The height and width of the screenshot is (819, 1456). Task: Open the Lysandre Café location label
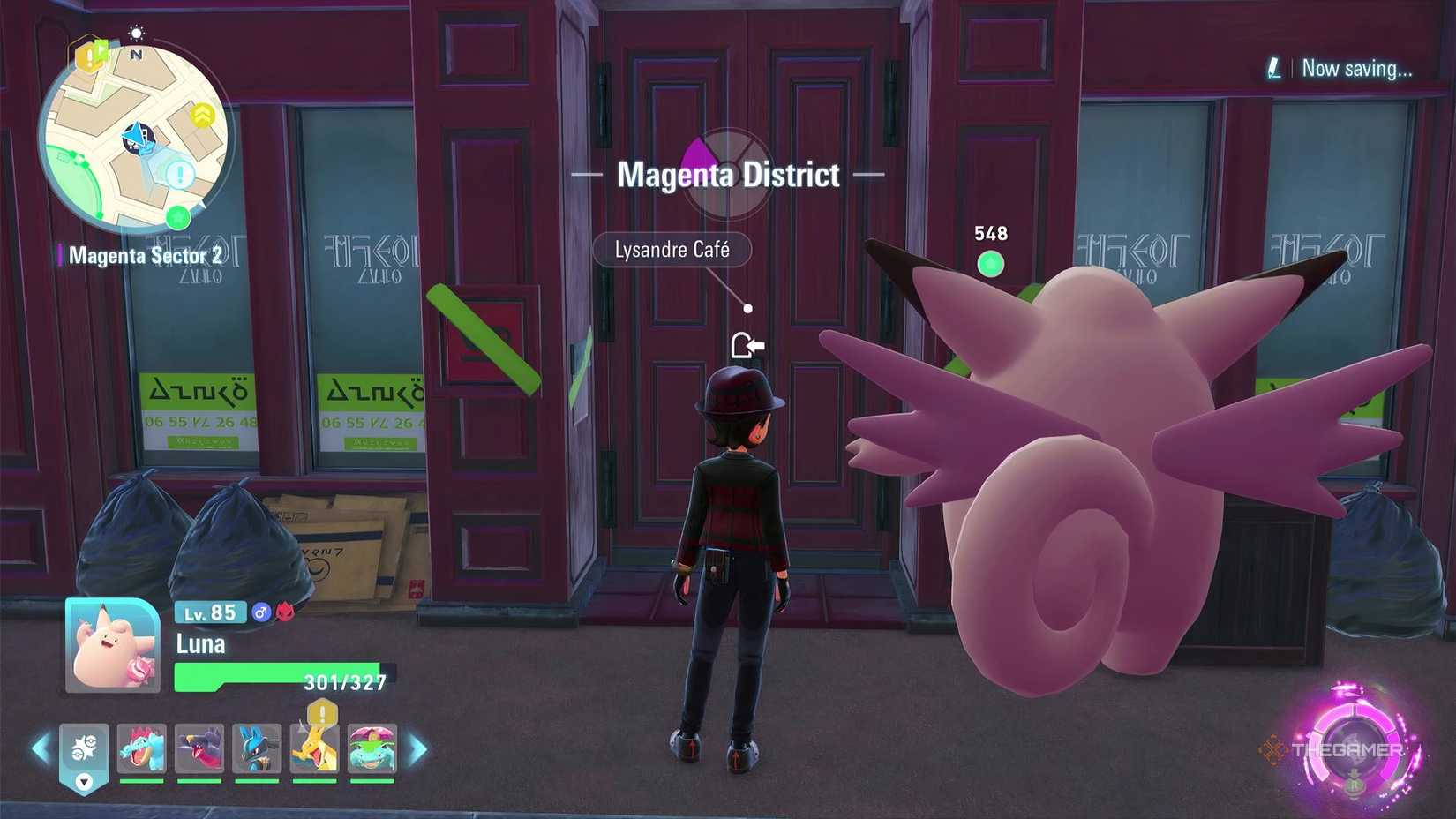click(x=673, y=250)
